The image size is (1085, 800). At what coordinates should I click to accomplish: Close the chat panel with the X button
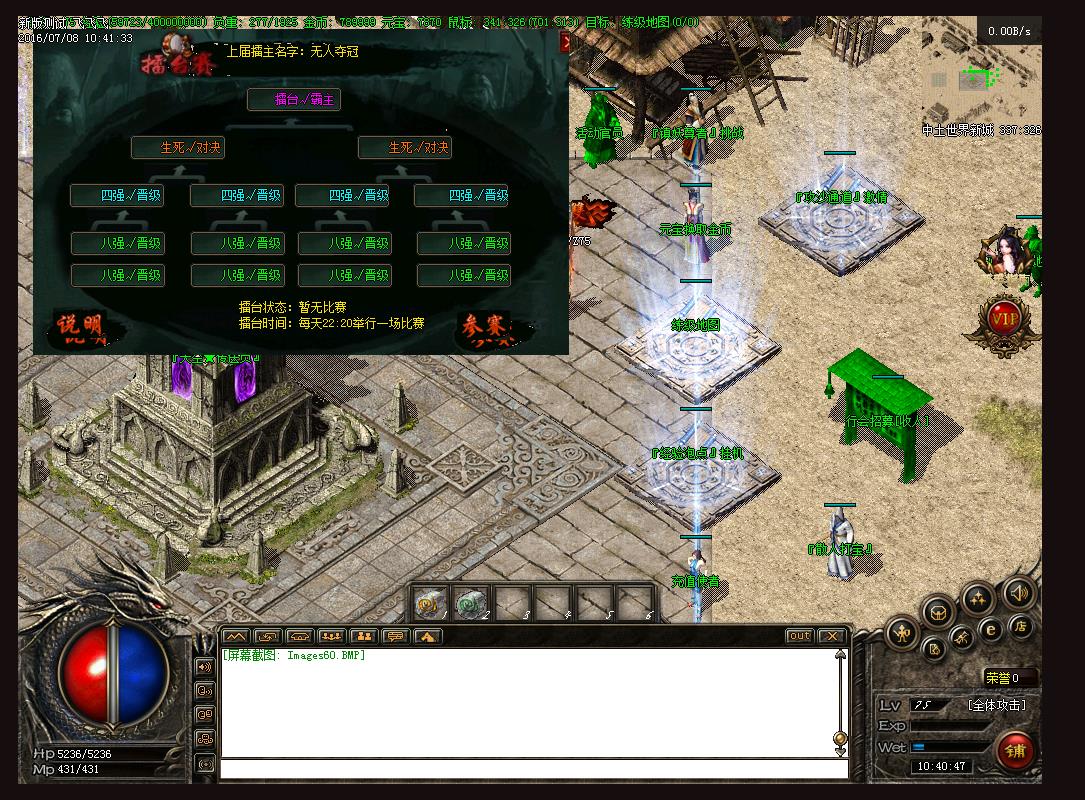(x=831, y=636)
